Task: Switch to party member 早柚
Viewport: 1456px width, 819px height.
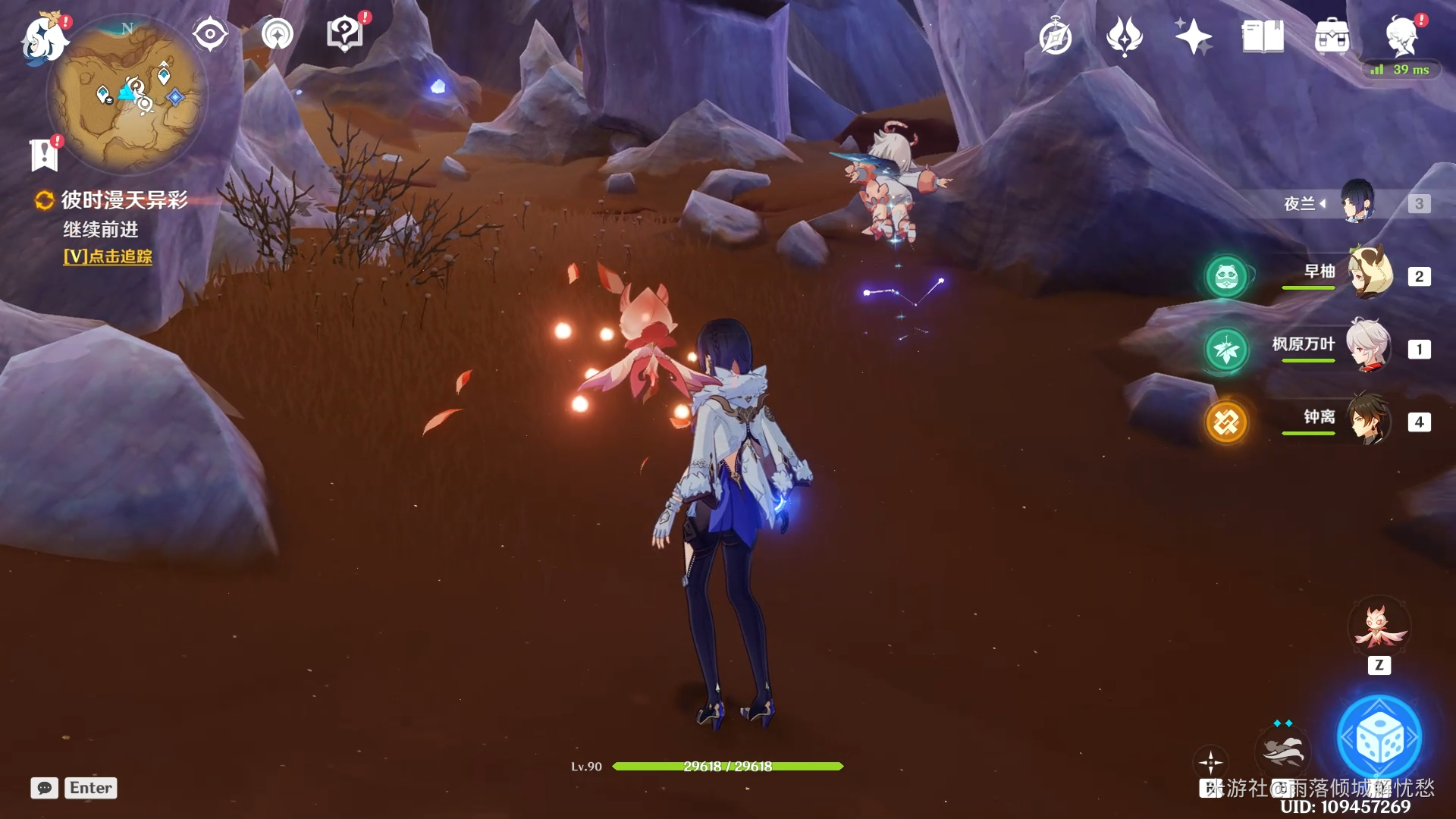Action: 1370,273
